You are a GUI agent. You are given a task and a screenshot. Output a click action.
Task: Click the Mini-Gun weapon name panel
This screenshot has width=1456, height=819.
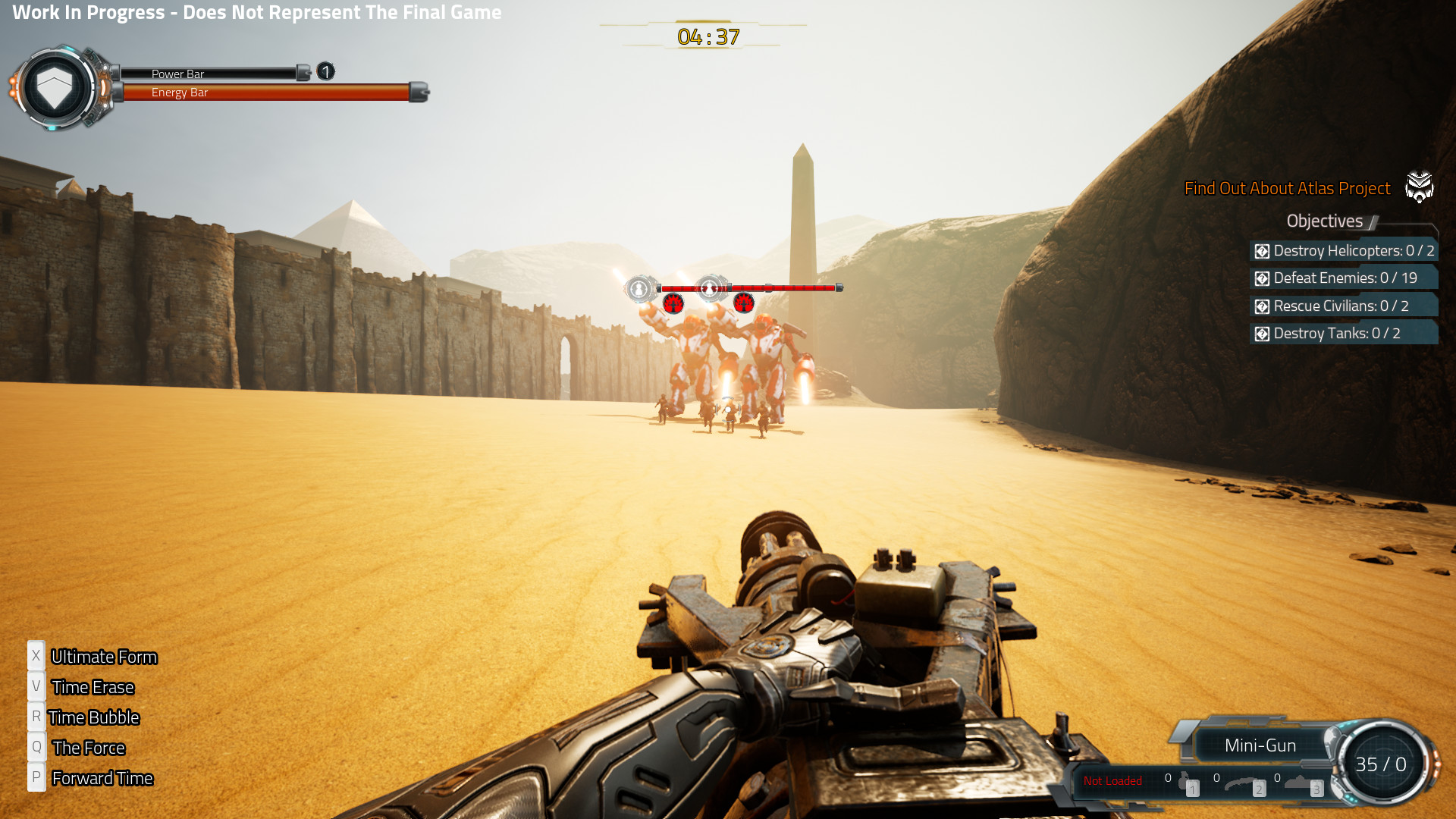pyautogui.click(x=1260, y=745)
